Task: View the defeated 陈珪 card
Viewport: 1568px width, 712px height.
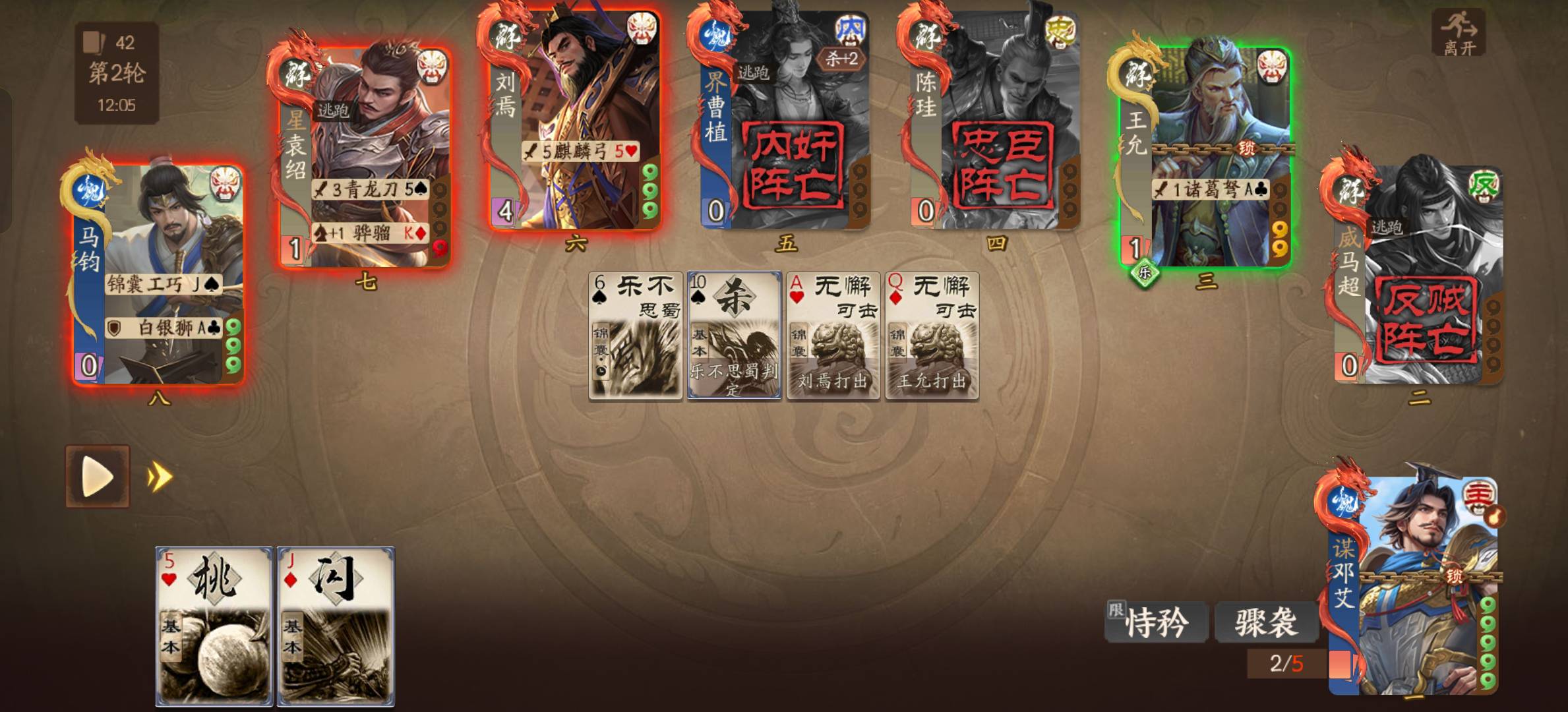Action: pos(994,119)
